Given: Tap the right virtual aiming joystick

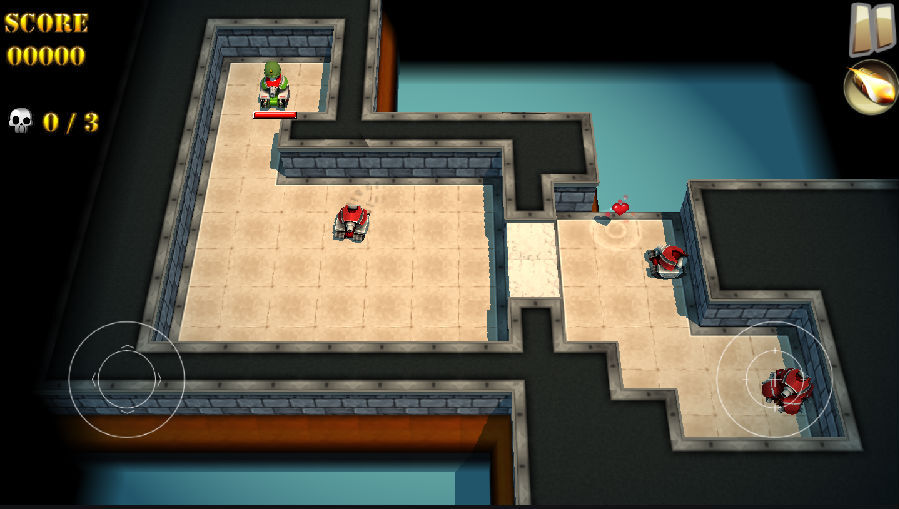Looking at the screenshot, I should (x=775, y=379).
